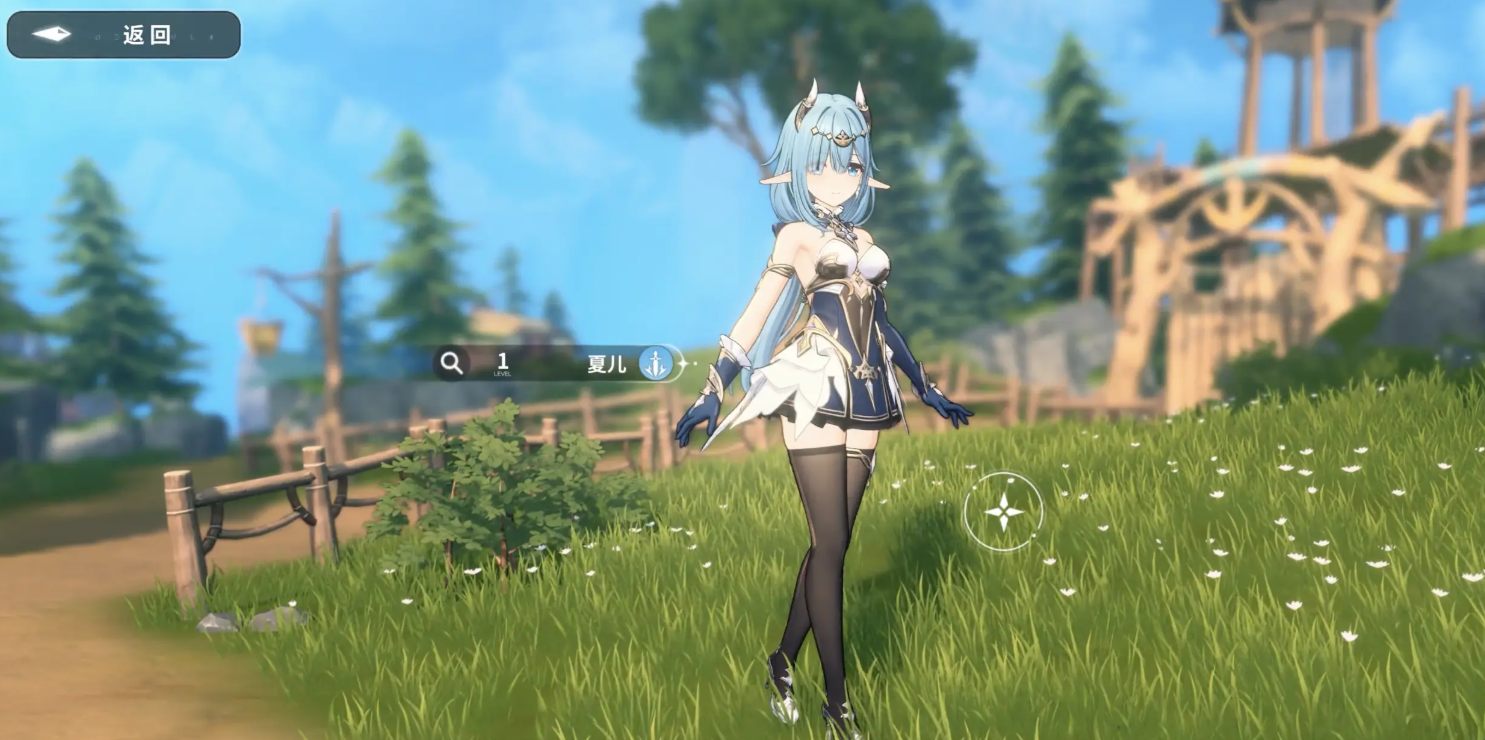This screenshot has height=740, width=1485.
Task: Select the blue sword class emblem
Action: pyautogui.click(x=657, y=363)
